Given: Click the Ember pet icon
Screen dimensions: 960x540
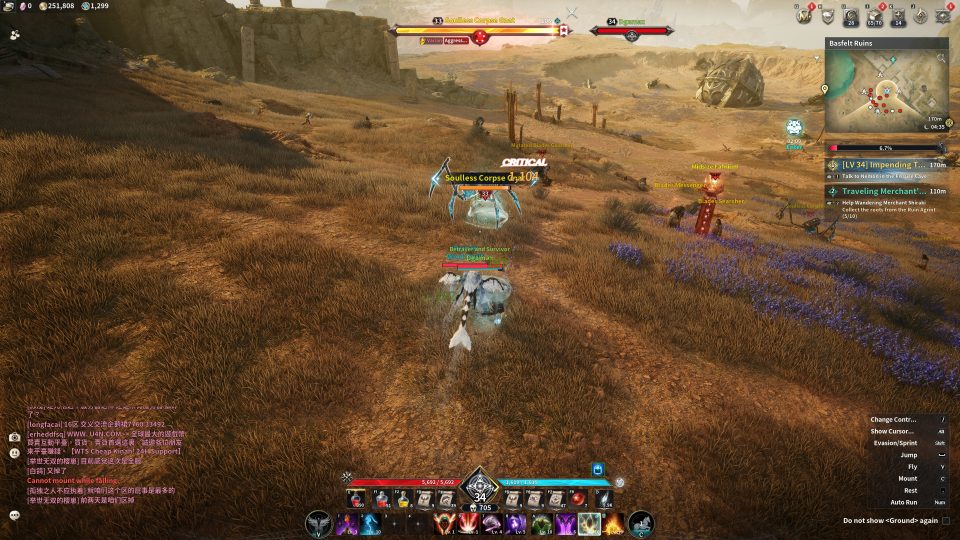Looking at the screenshot, I should tap(794, 128).
